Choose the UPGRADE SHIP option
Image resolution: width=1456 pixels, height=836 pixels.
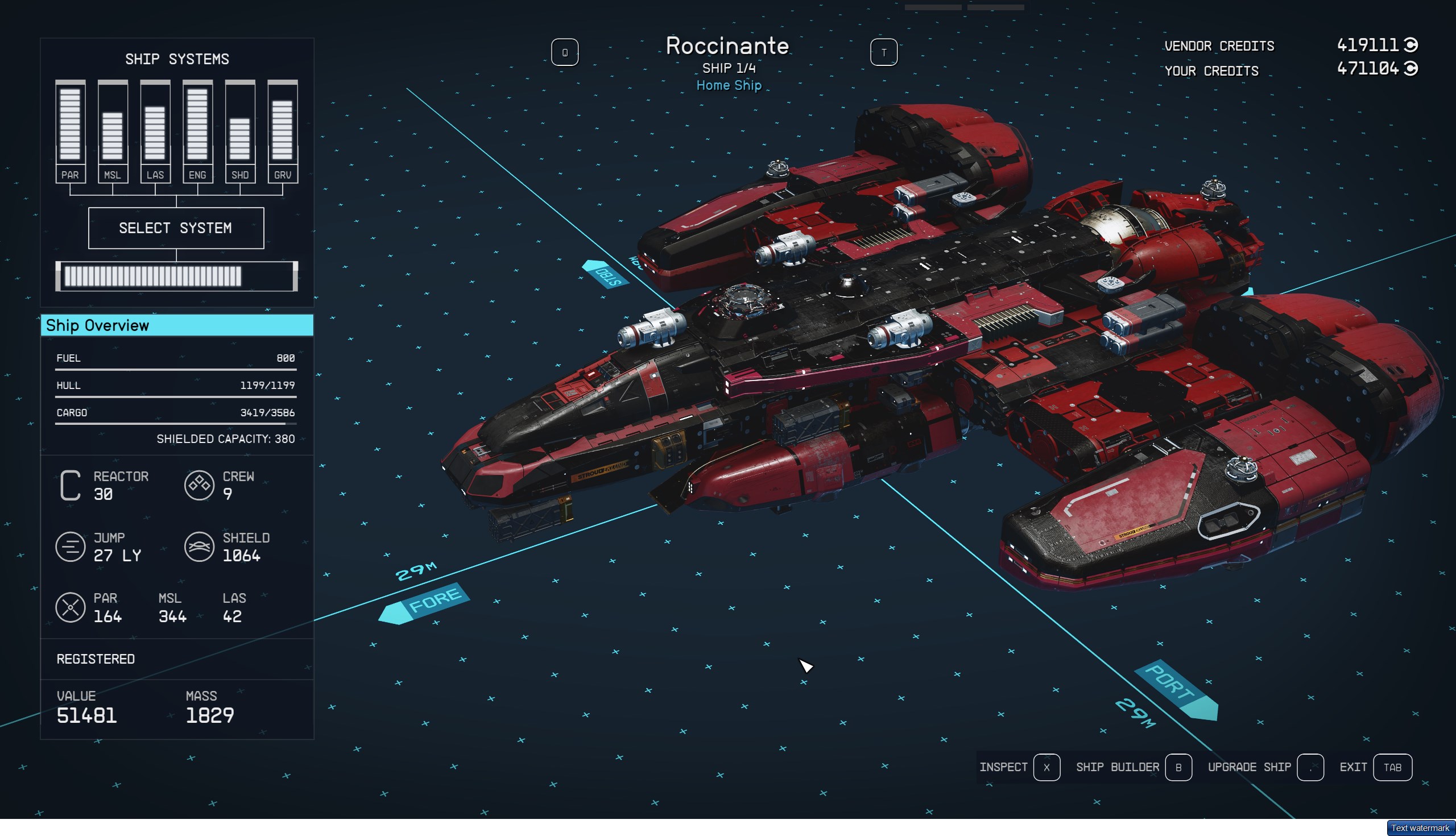(1248, 767)
